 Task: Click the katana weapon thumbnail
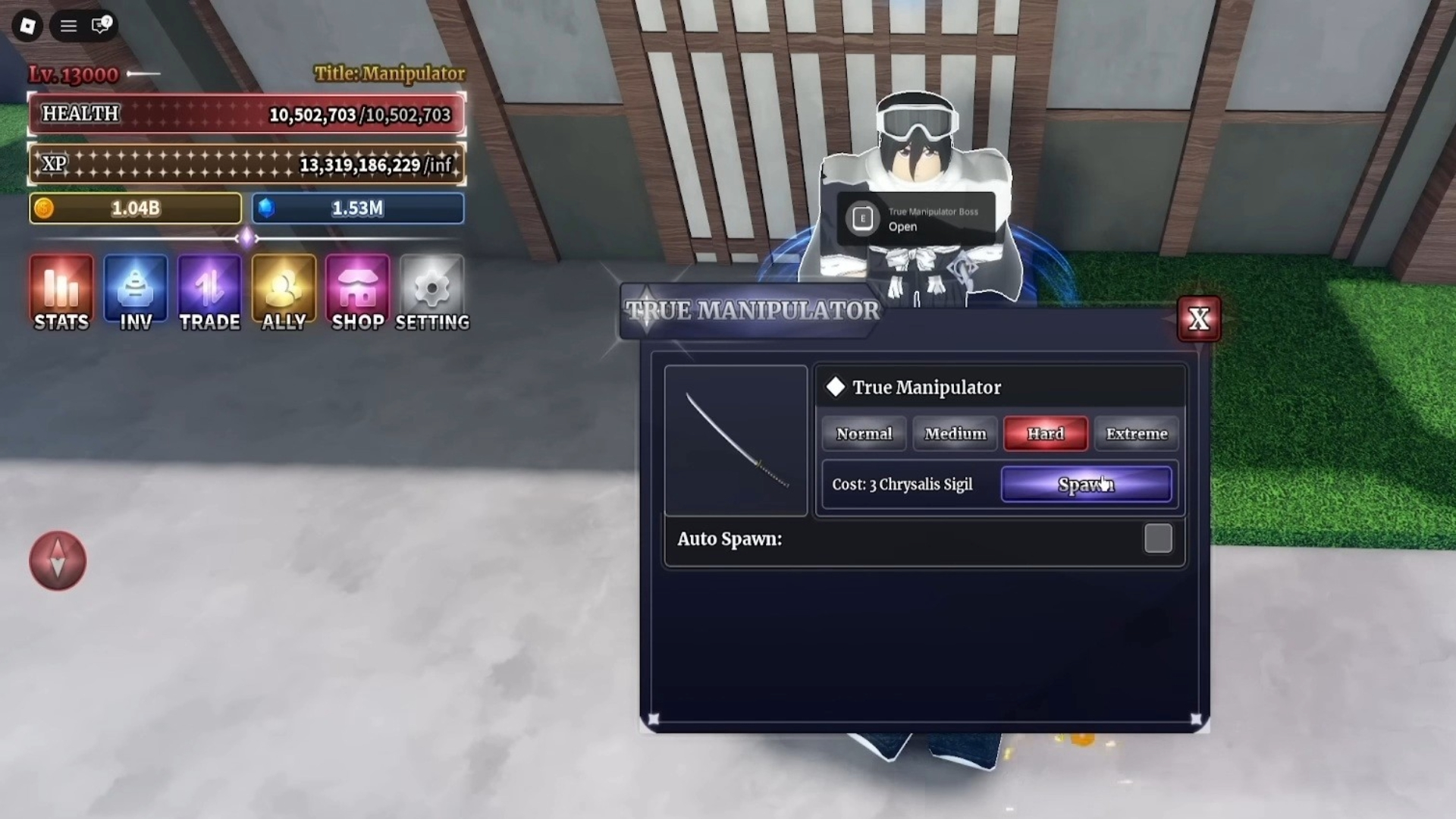(735, 440)
